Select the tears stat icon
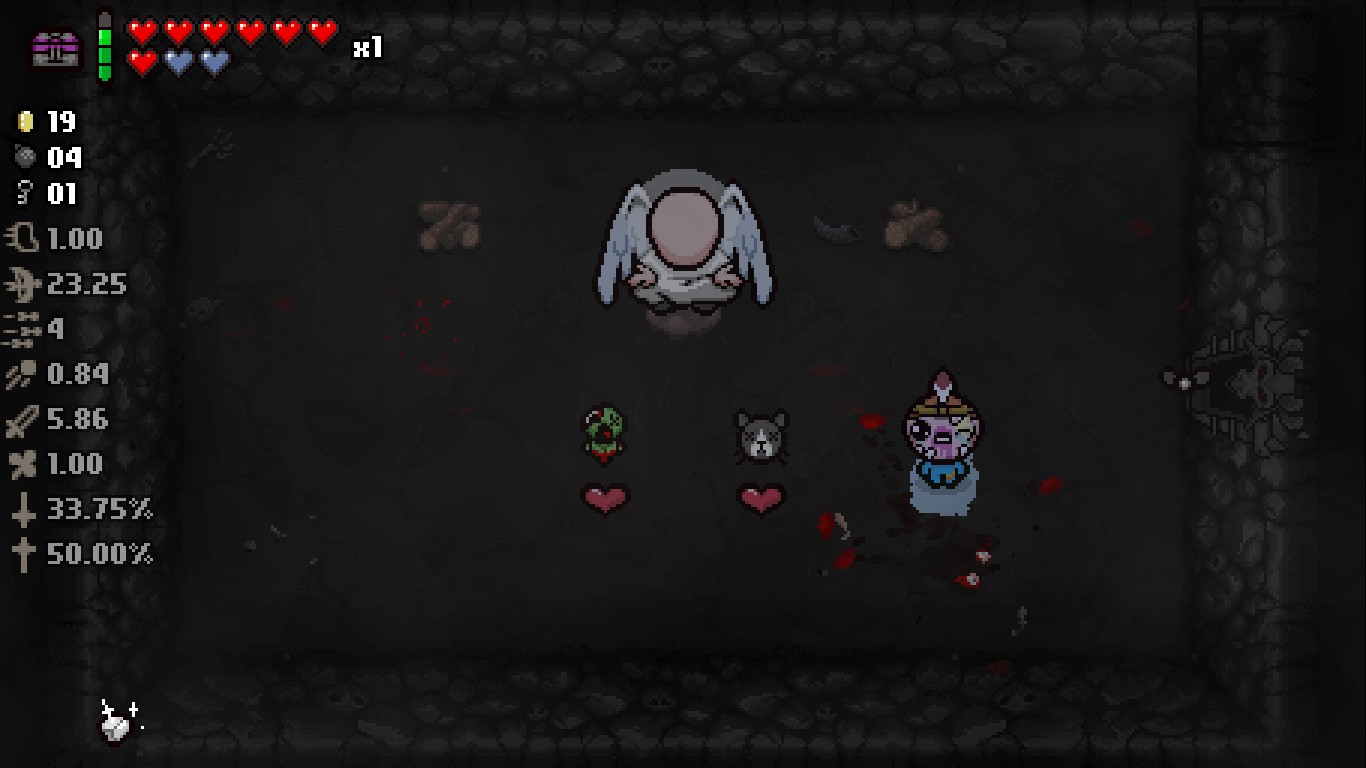Screen dimensions: 1366x768 click(x=24, y=284)
